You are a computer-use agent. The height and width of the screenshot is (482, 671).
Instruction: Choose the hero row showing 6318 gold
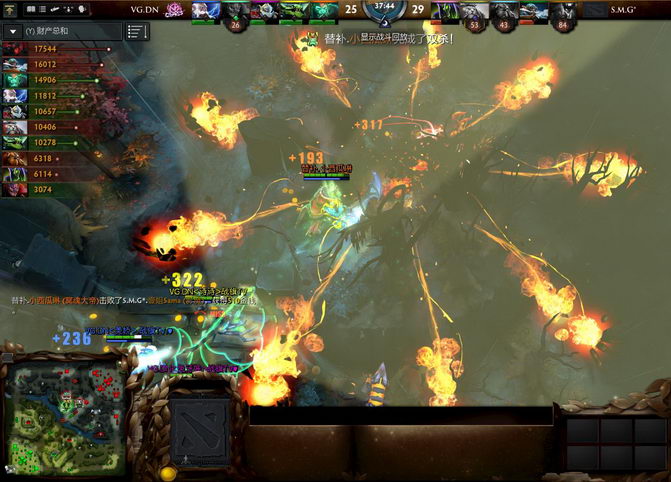[x=40, y=158]
